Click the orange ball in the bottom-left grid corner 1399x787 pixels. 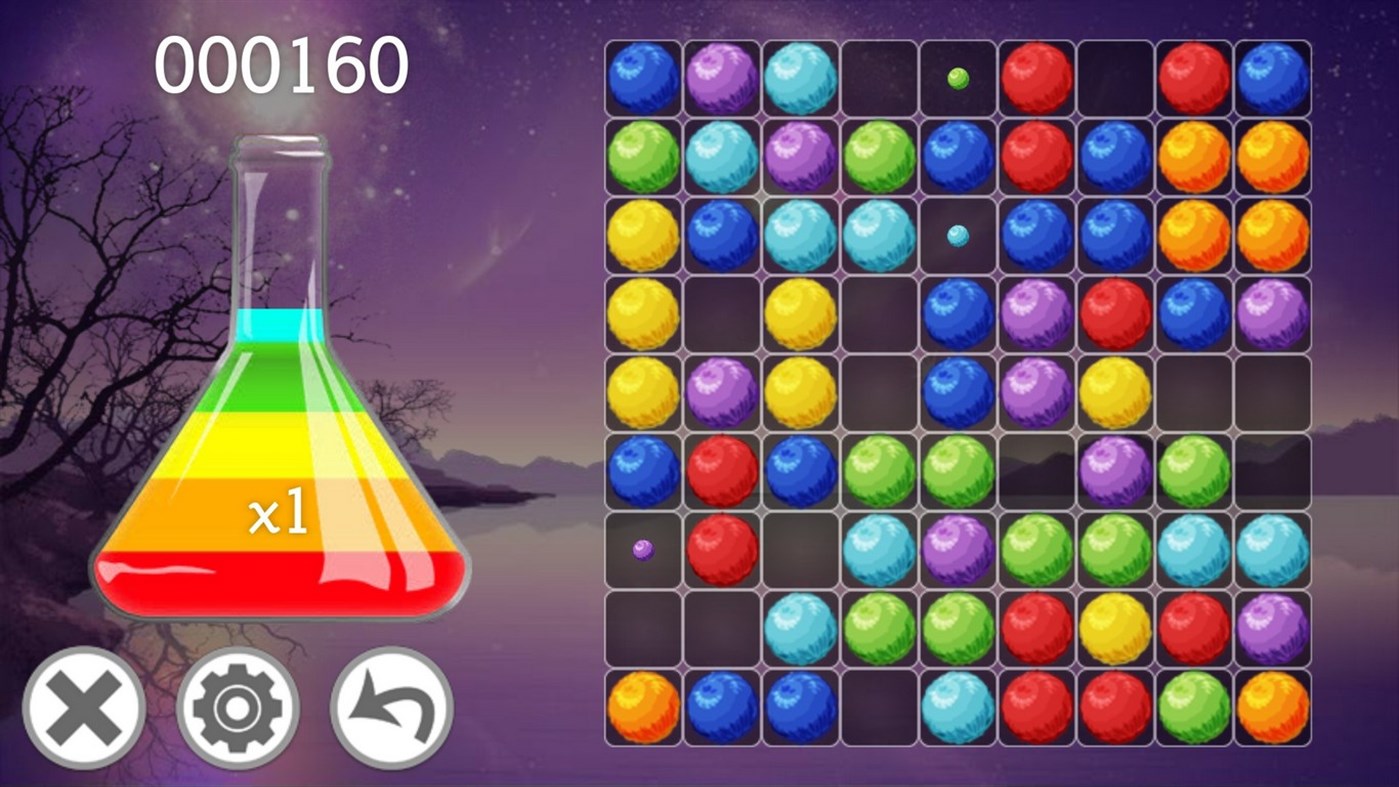coord(643,705)
